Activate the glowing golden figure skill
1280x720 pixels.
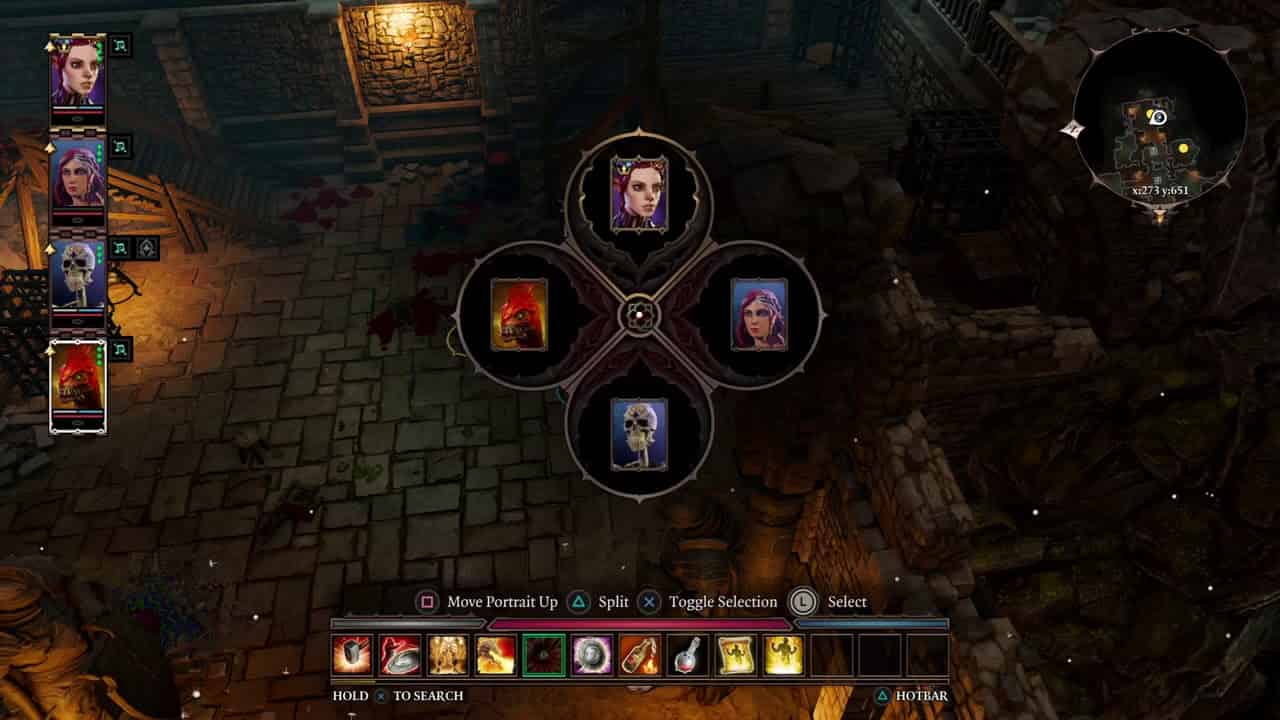784,655
